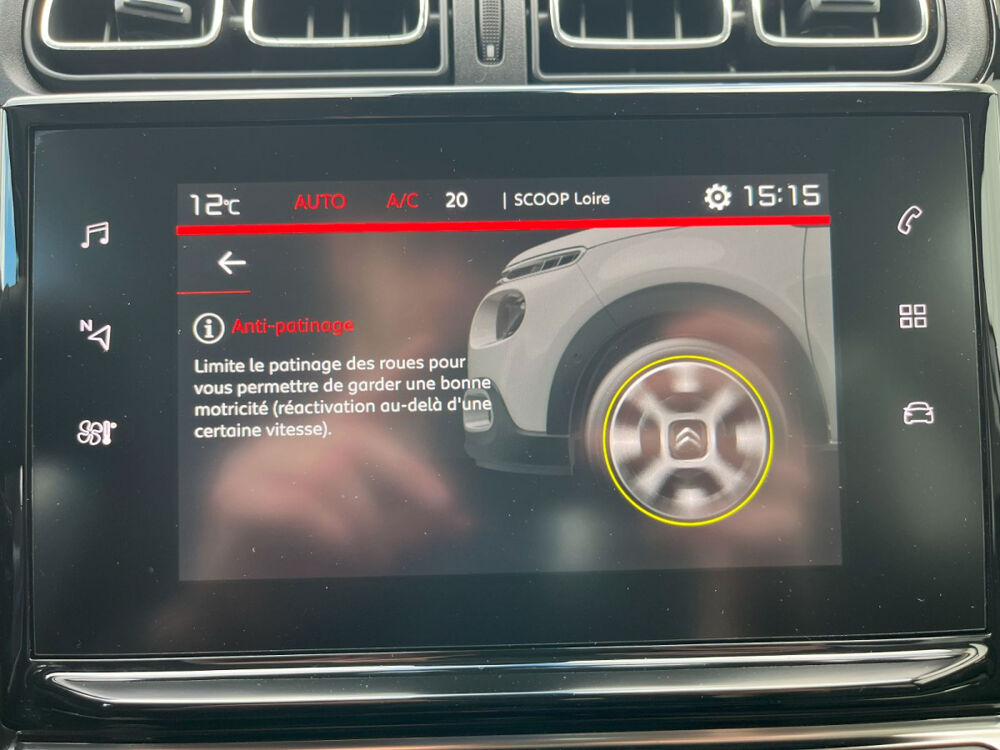Open the music media menu
Viewport: 1000px width, 750px height.
pyautogui.click(x=95, y=235)
